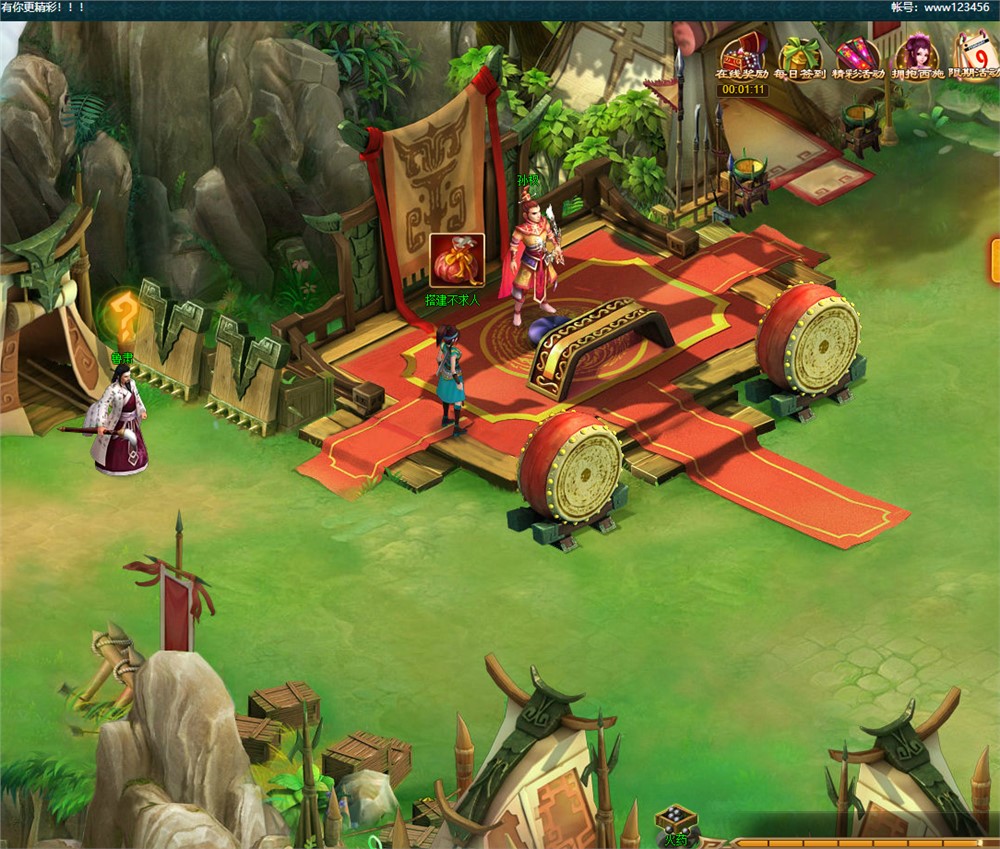Open the 每日签到 daily sign-in gift box
The height and width of the screenshot is (849, 1000).
point(799,54)
